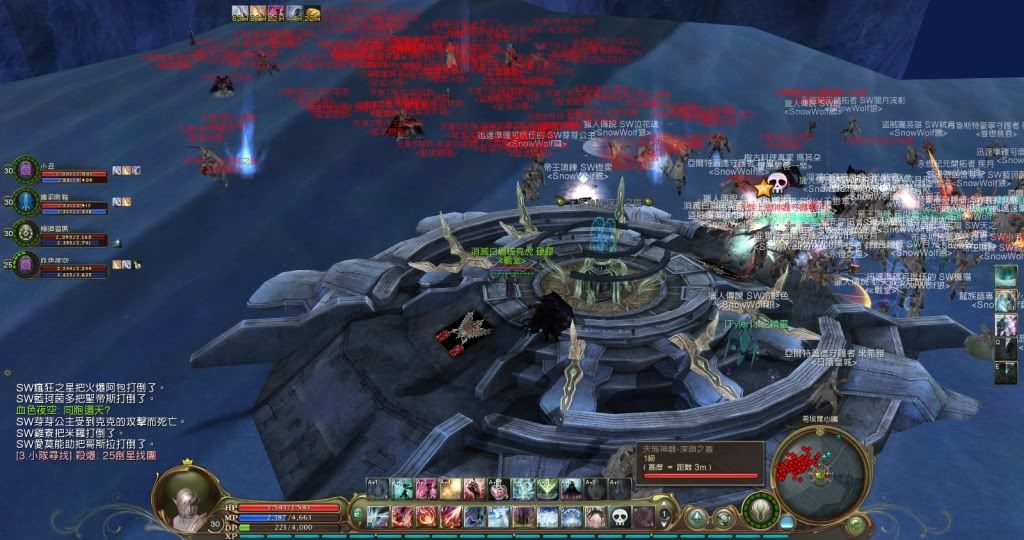
Task: Click the gold bar buff icon
Action: pos(313,13)
